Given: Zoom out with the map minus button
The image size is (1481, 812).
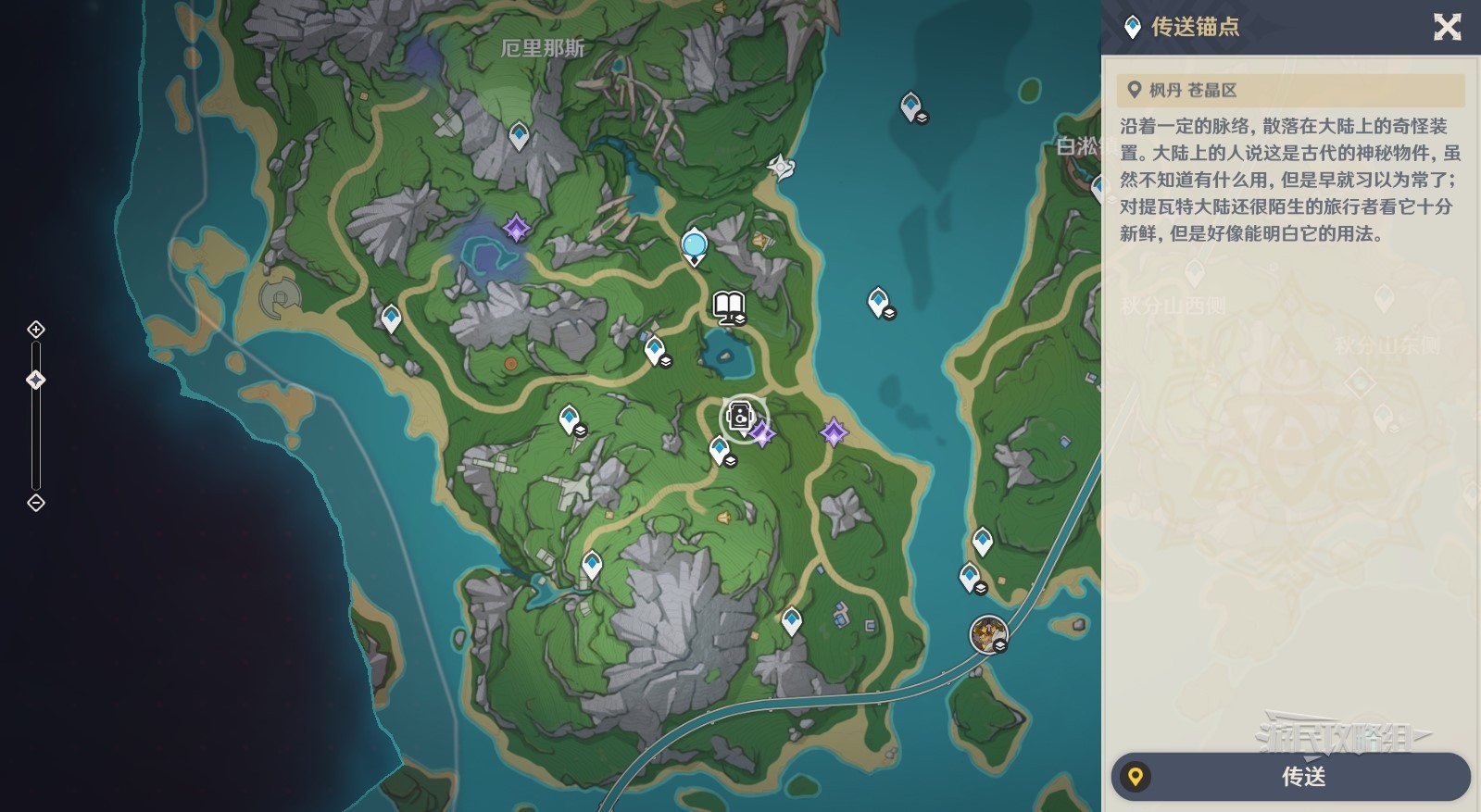Looking at the screenshot, I should pyautogui.click(x=36, y=503).
